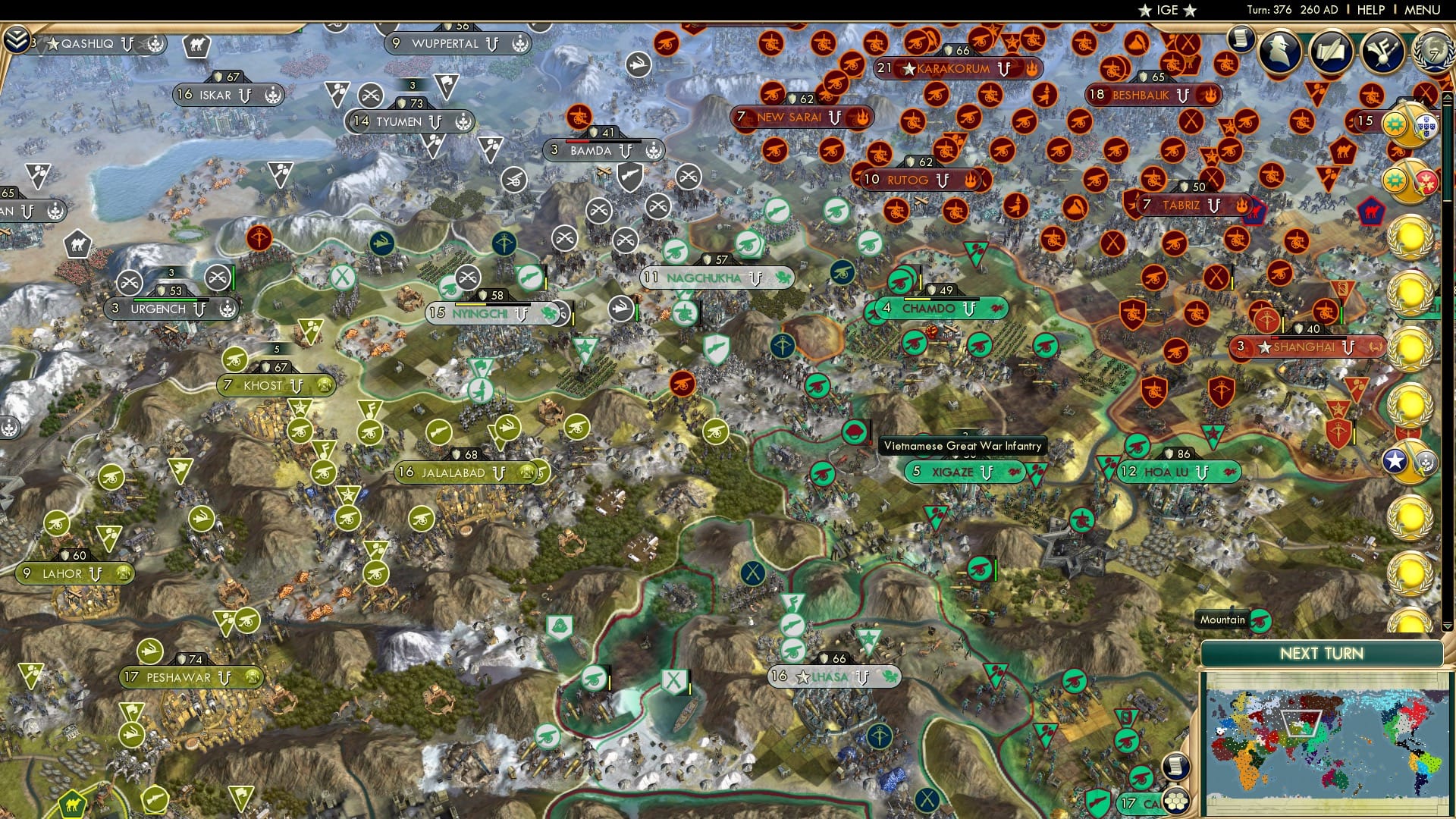The height and width of the screenshot is (819, 1456).
Task: Open the IGE menu item
Action: 1168,11
